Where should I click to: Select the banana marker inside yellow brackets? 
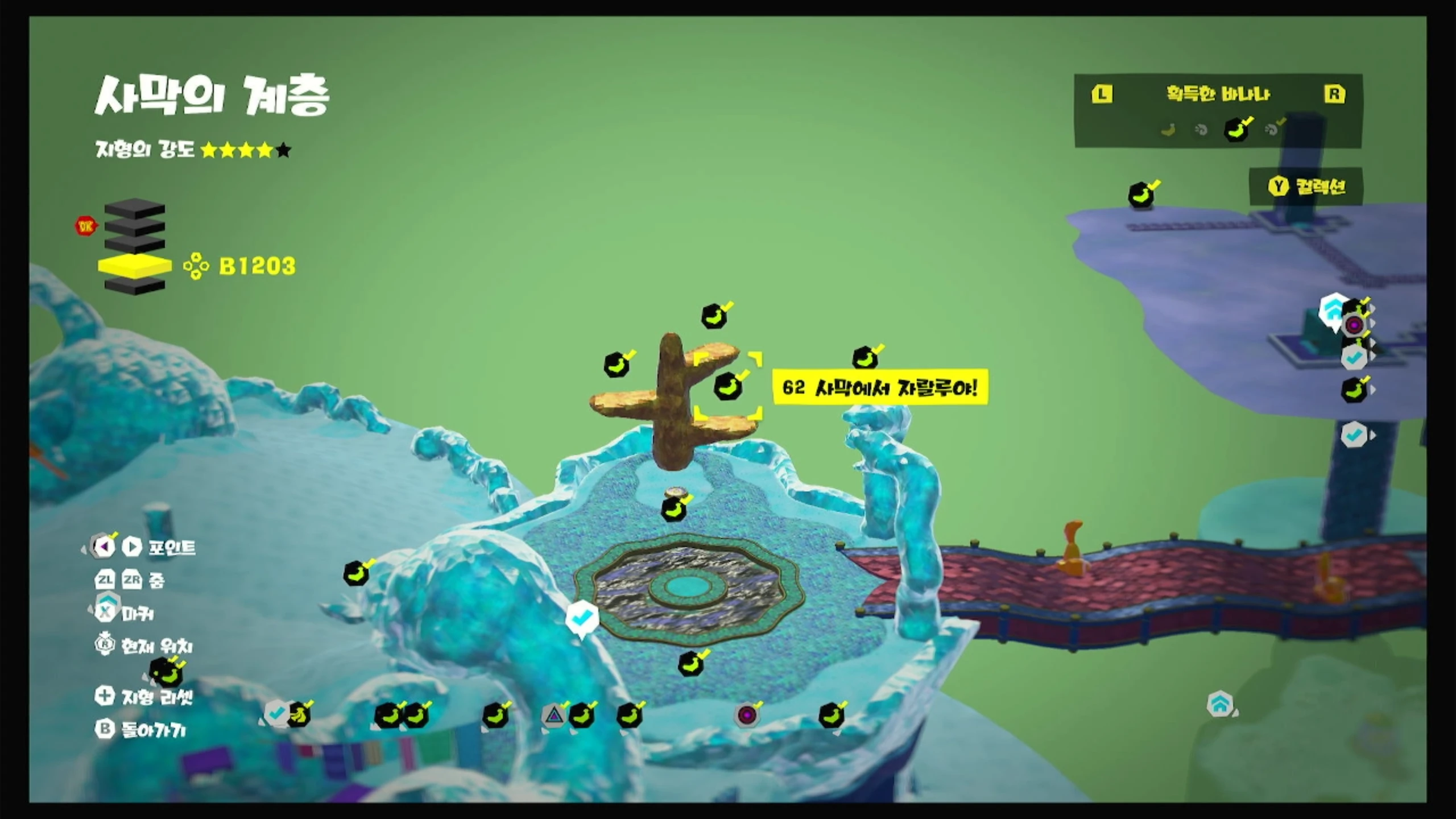click(728, 387)
